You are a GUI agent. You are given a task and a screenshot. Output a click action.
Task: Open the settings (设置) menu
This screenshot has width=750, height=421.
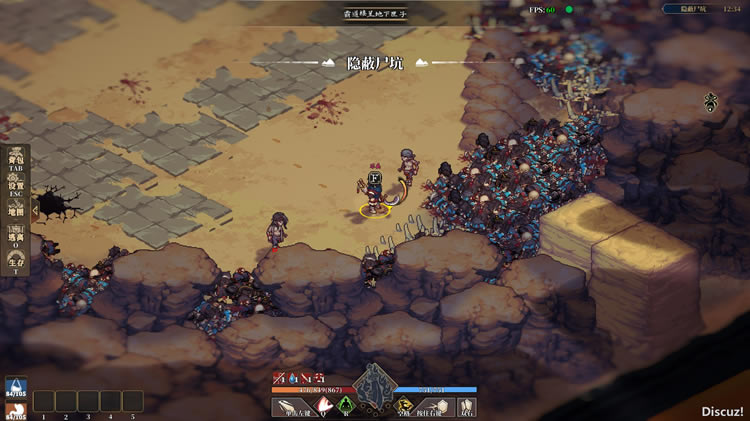[x=16, y=186]
